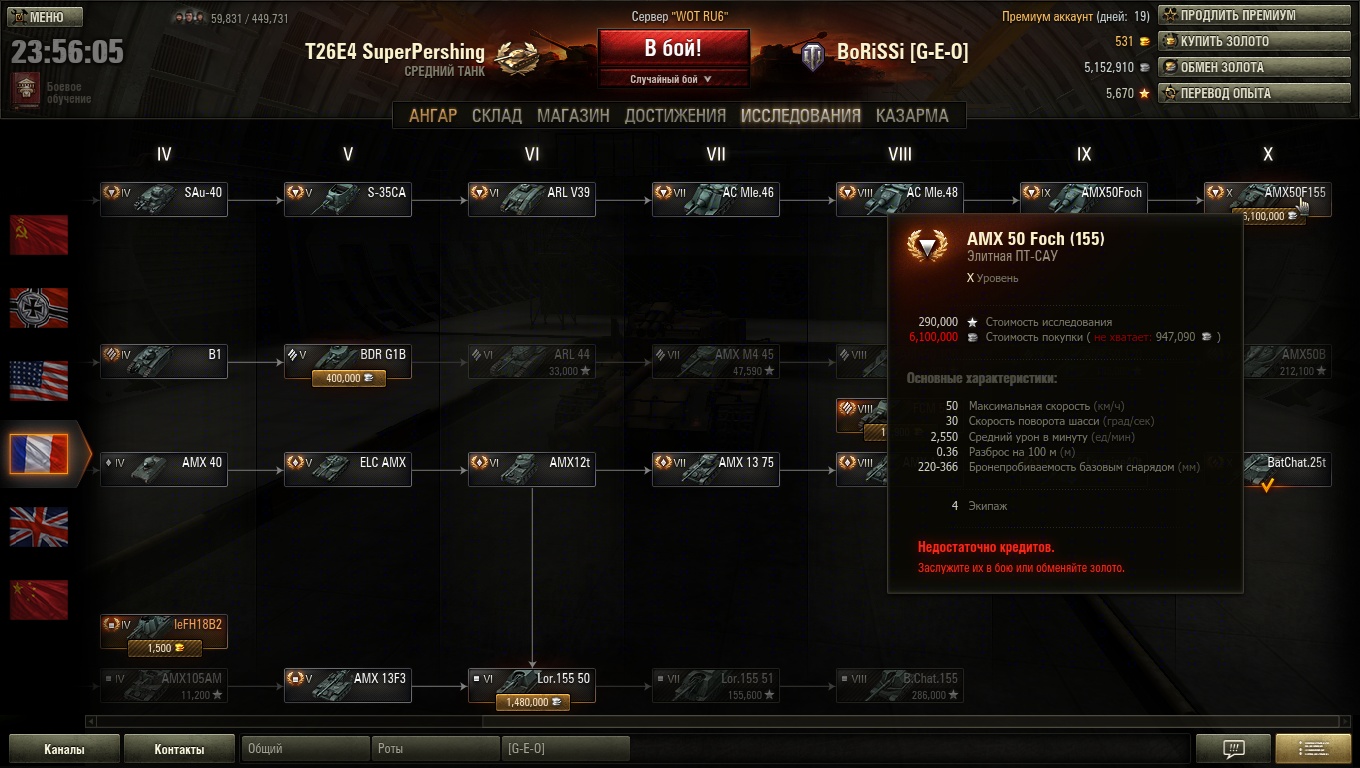Pick the British flag nation
1360x768 pixels.
tap(39, 527)
